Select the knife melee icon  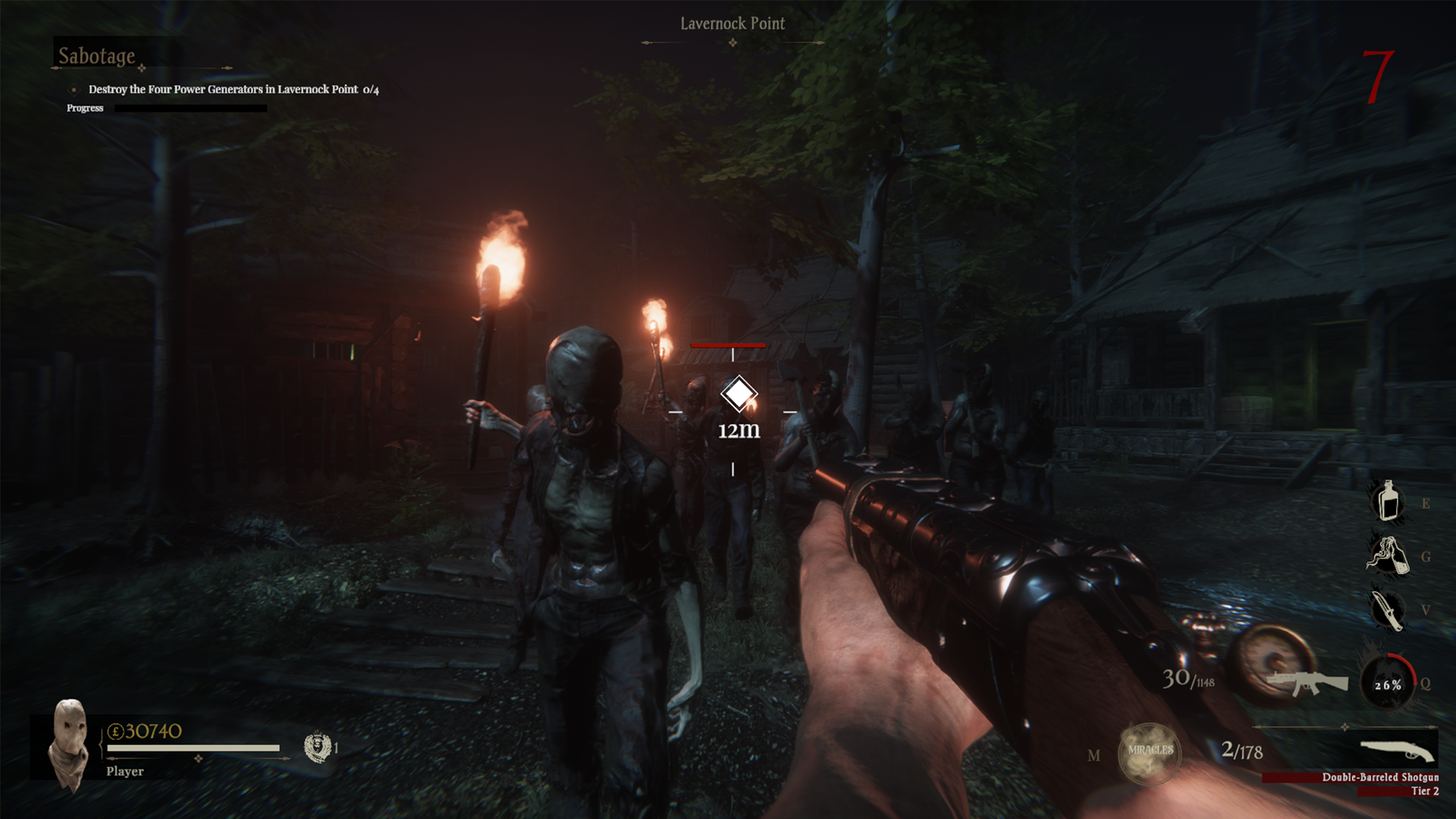1388,610
